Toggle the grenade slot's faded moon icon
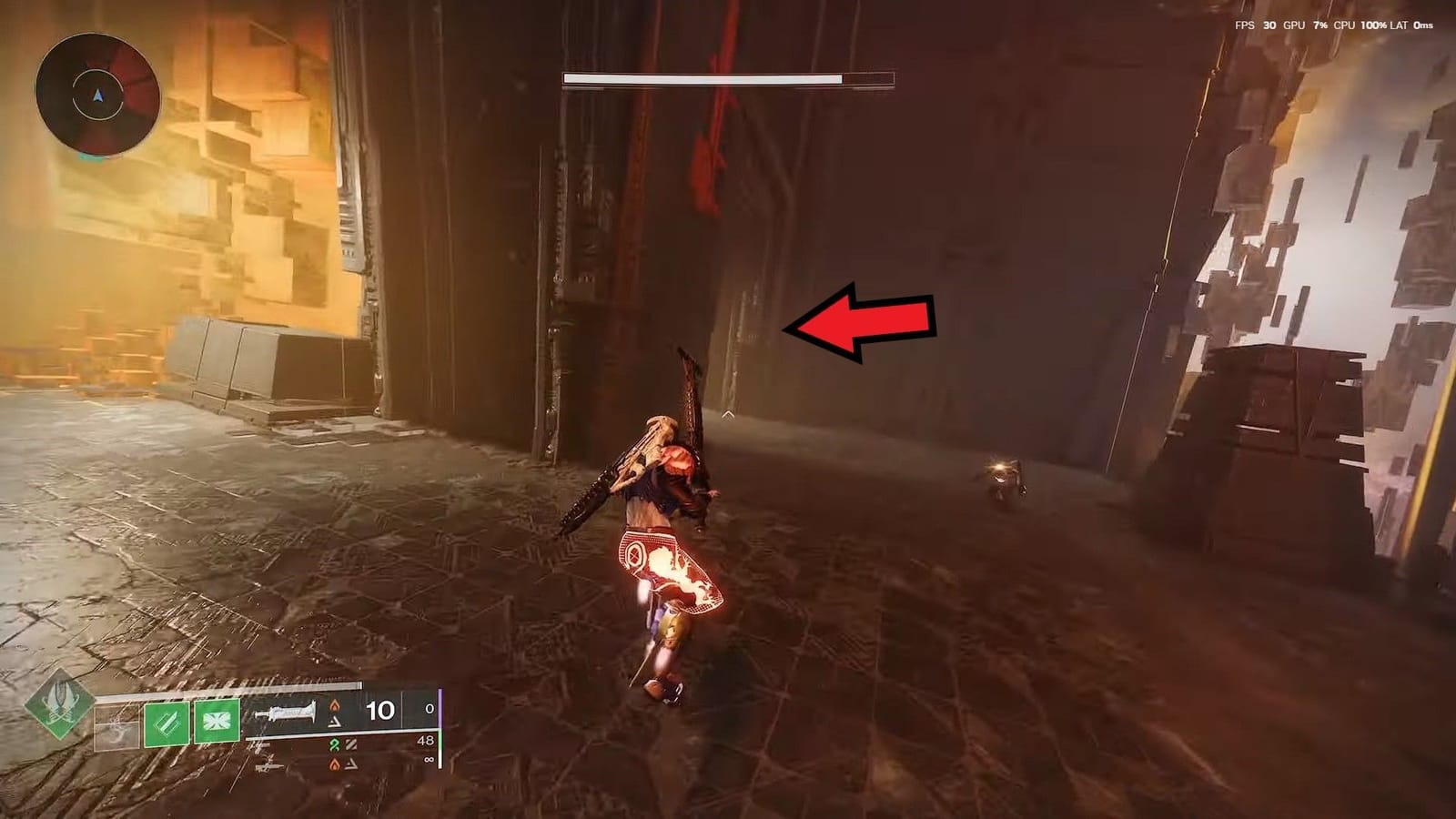1456x819 pixels. (x=116, y=725)
